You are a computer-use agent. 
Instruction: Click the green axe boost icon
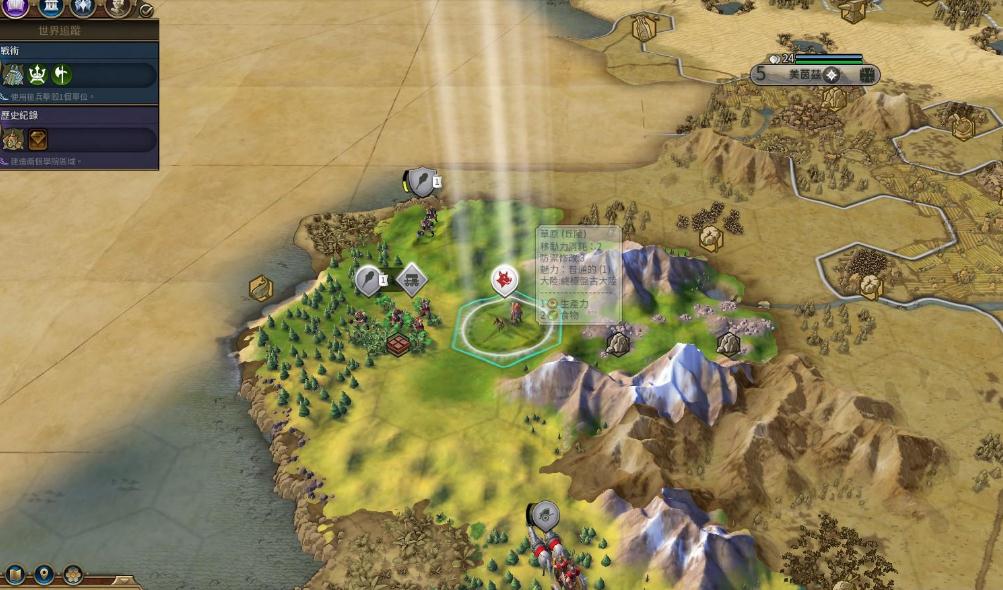[x=63, y=75]
